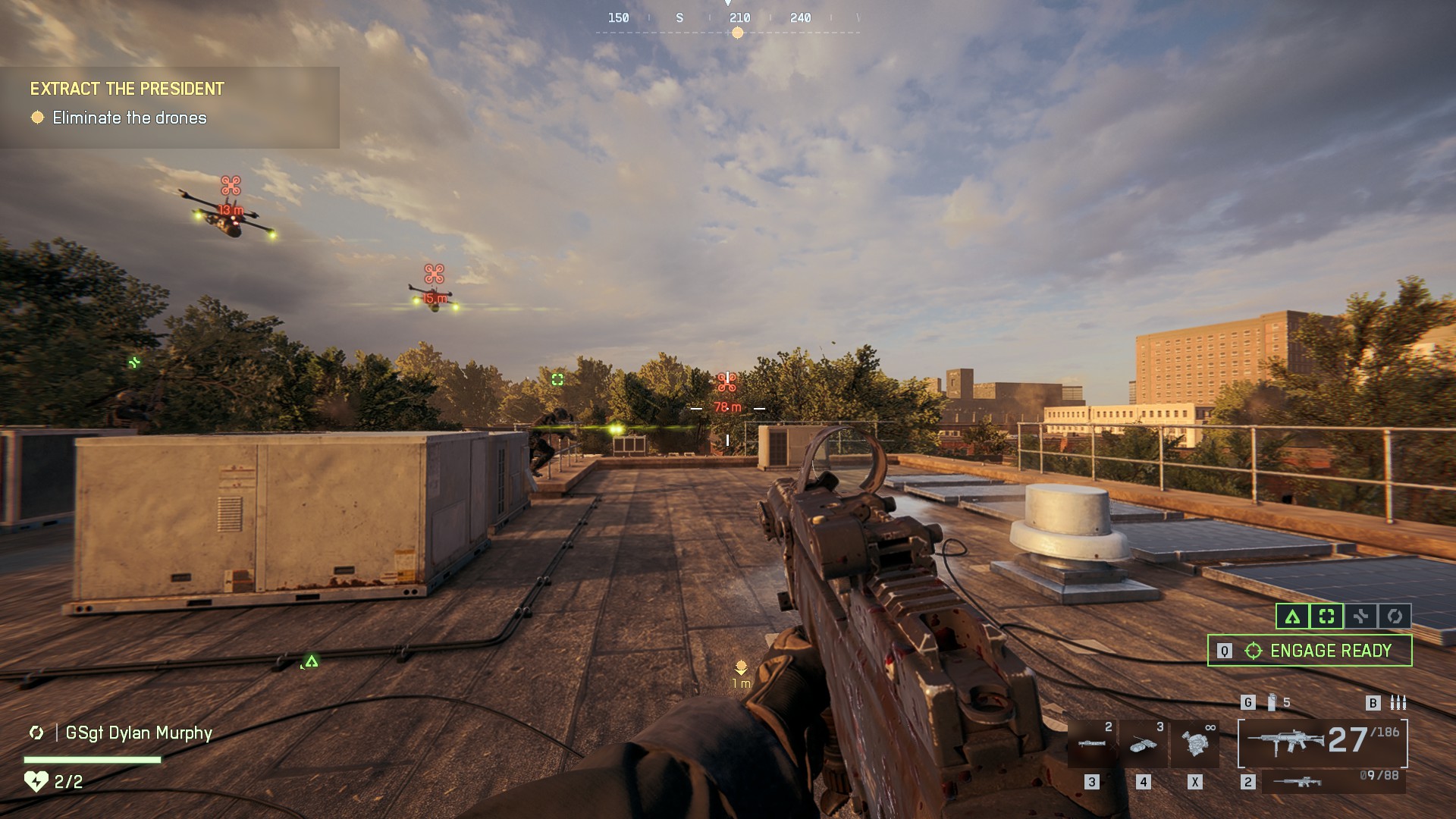The height and width of the screenshot is (819, 1456).
Task: Select the green square-bracket squad ability icon
Action: pyautogui.click(x=1326, y=617)
